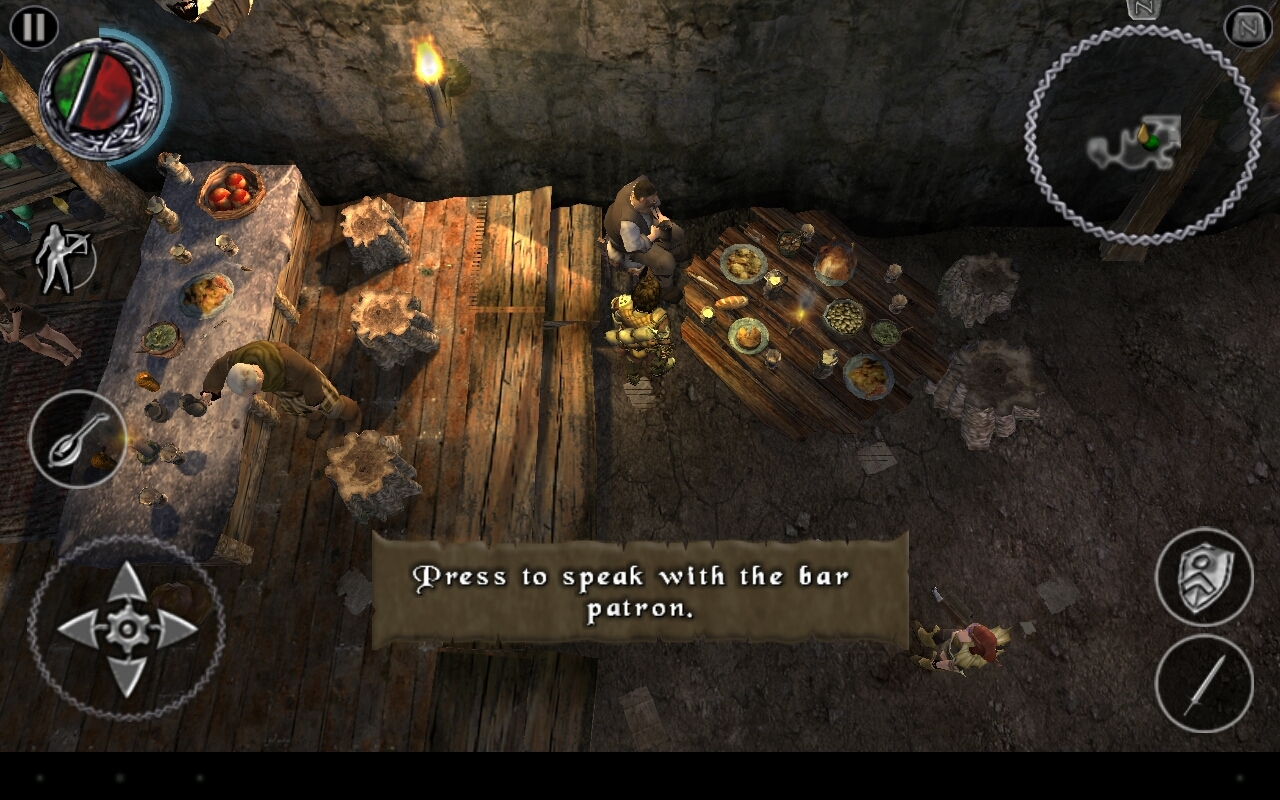
Task: Open the lute song summon icon
Action: tap(77, 438)
